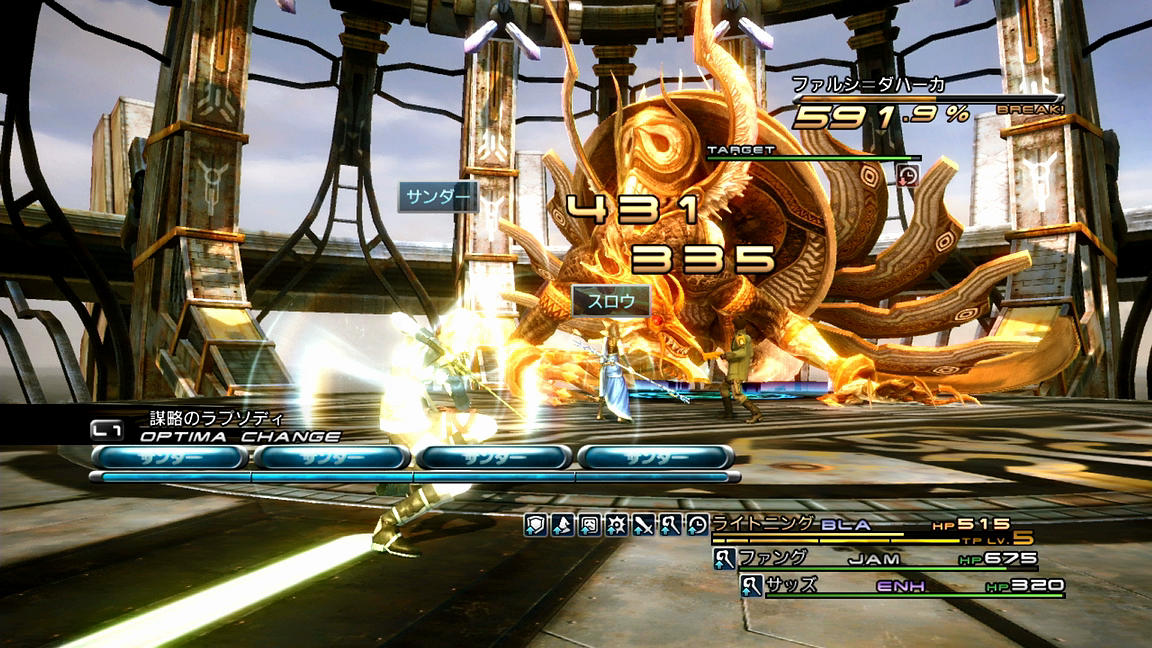Click the sword buff icon on Lightning
The height and width of the screenshot is (648, 1152).
point(643,524)
